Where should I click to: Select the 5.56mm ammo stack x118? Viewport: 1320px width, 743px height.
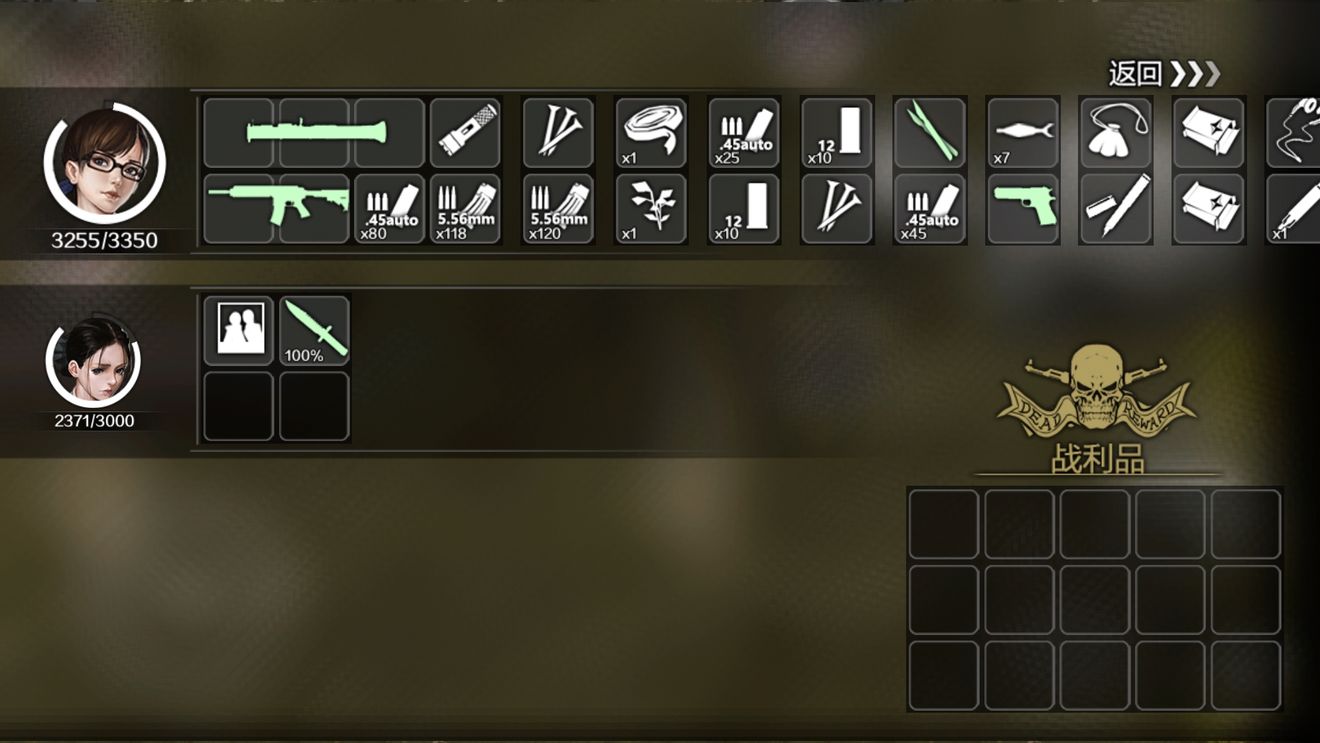click(465, 209)
